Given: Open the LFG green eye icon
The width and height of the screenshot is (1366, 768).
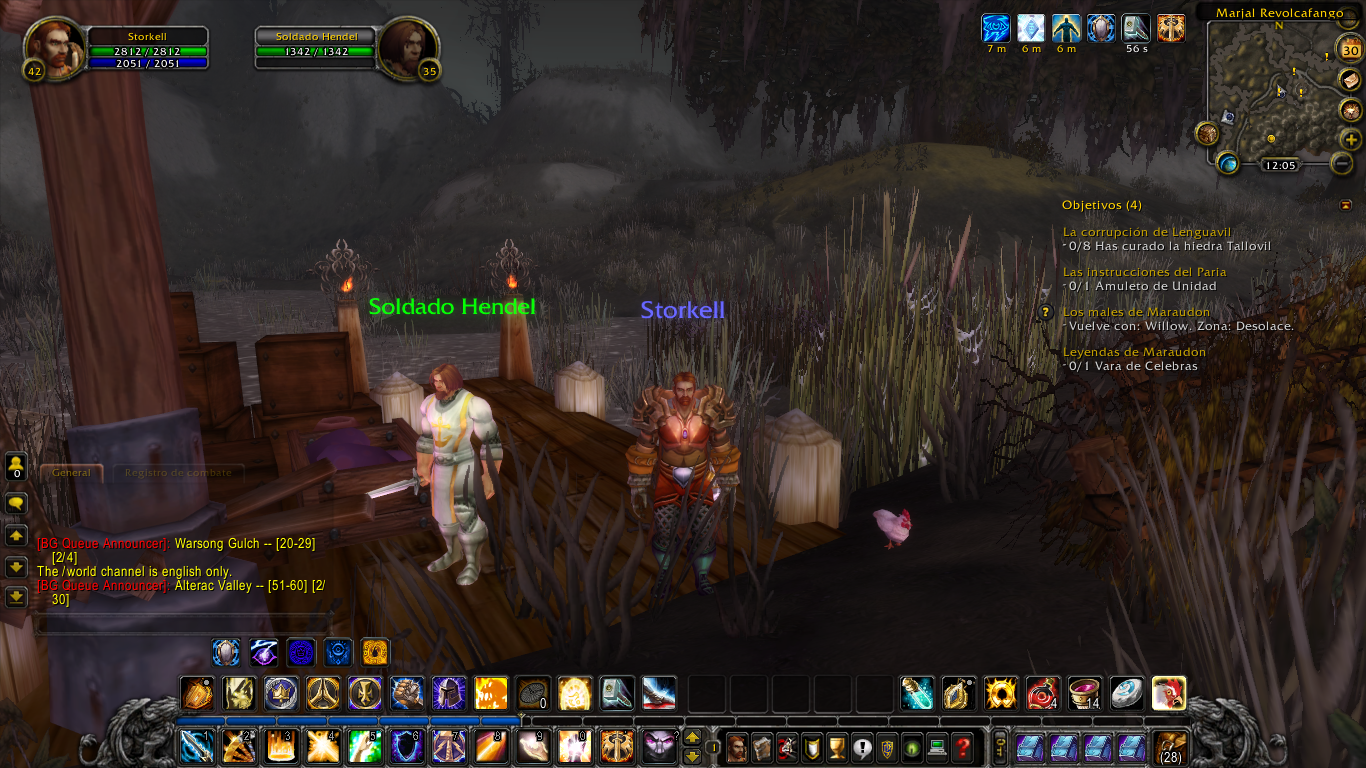Looking at the screenshot, I should 913,749.
